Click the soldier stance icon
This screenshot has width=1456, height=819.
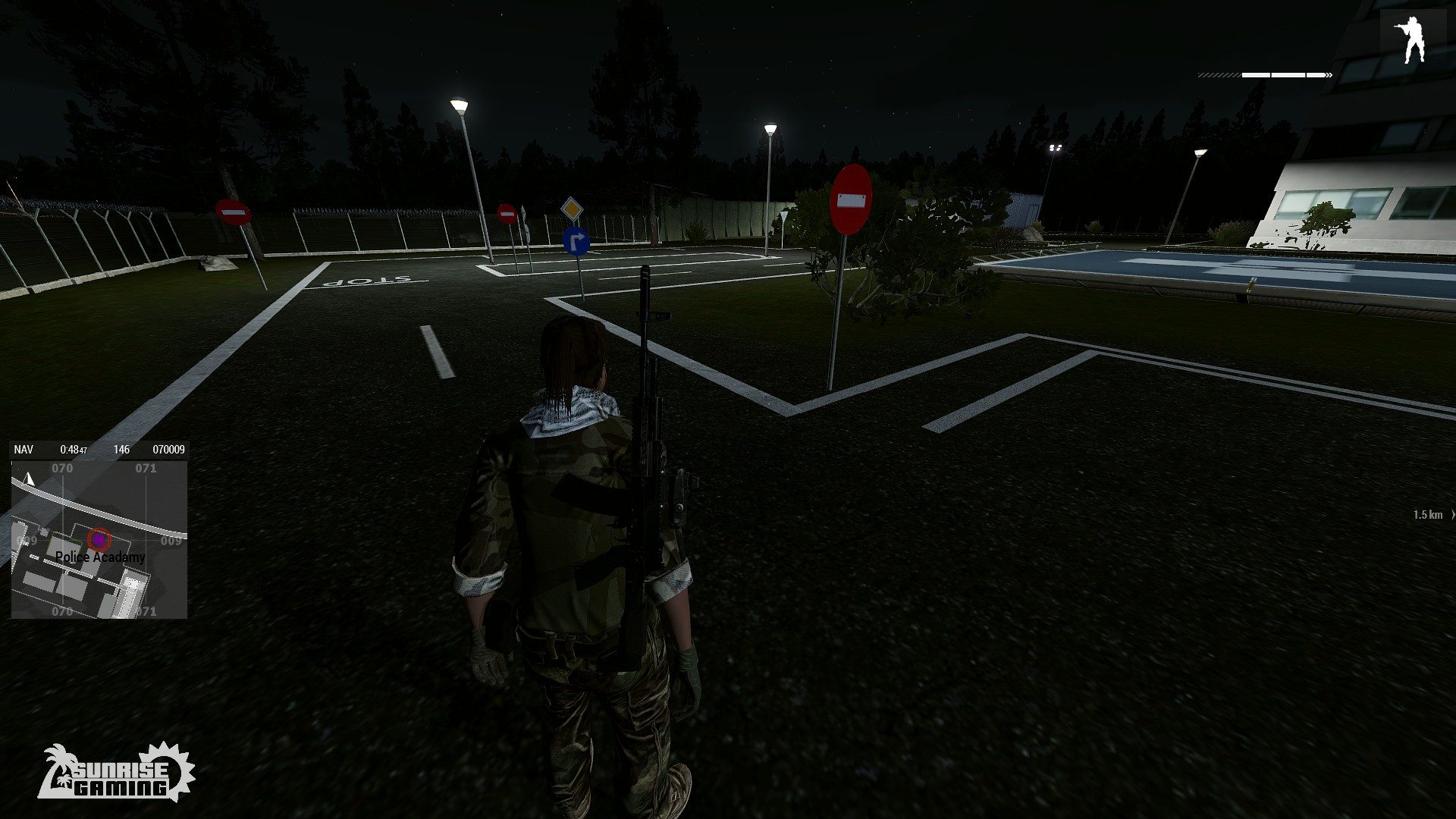(x=1412, y=40)
